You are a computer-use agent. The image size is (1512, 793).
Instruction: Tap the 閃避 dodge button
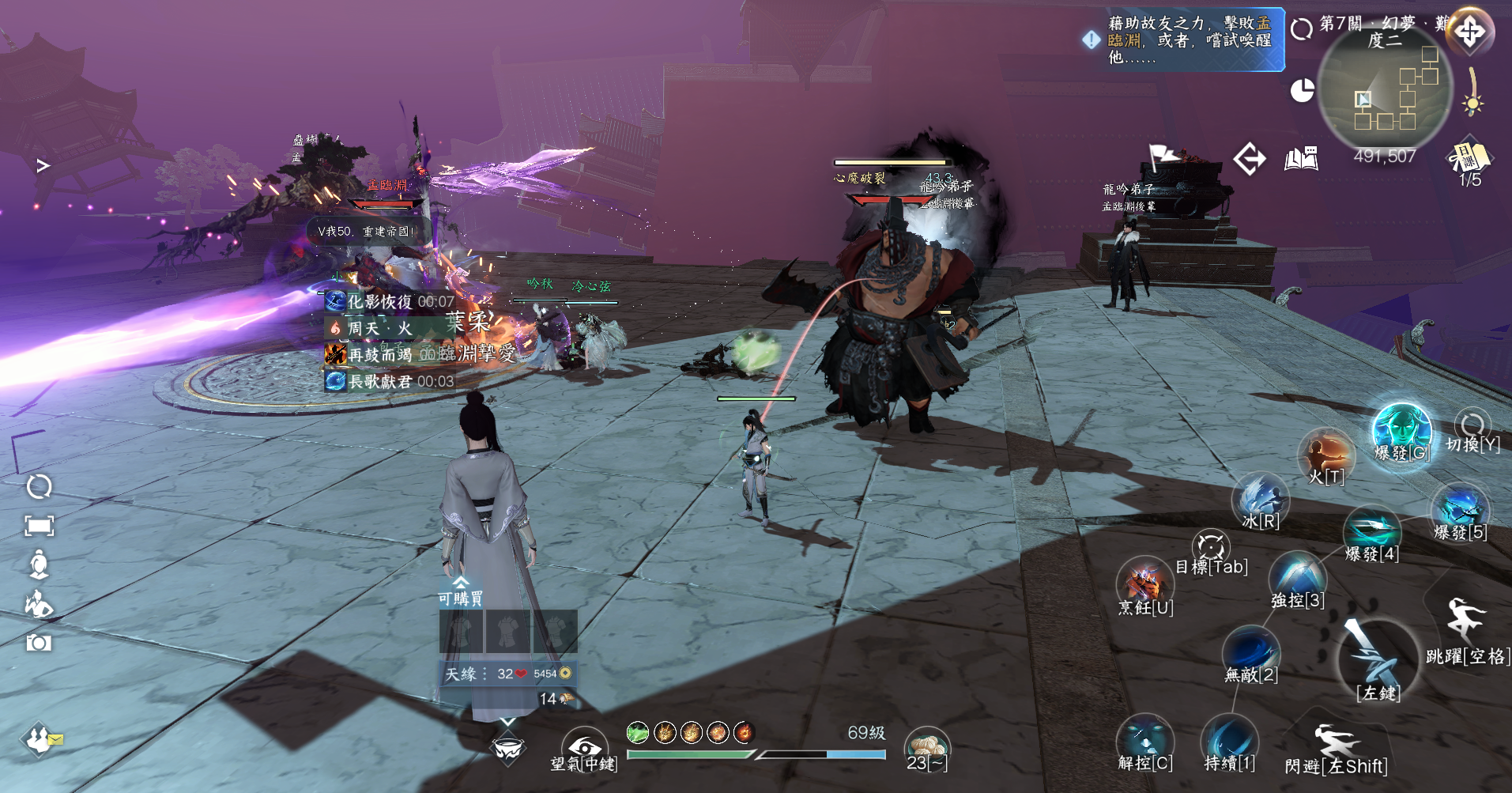pyautogui.click(x=1336, y=747)
